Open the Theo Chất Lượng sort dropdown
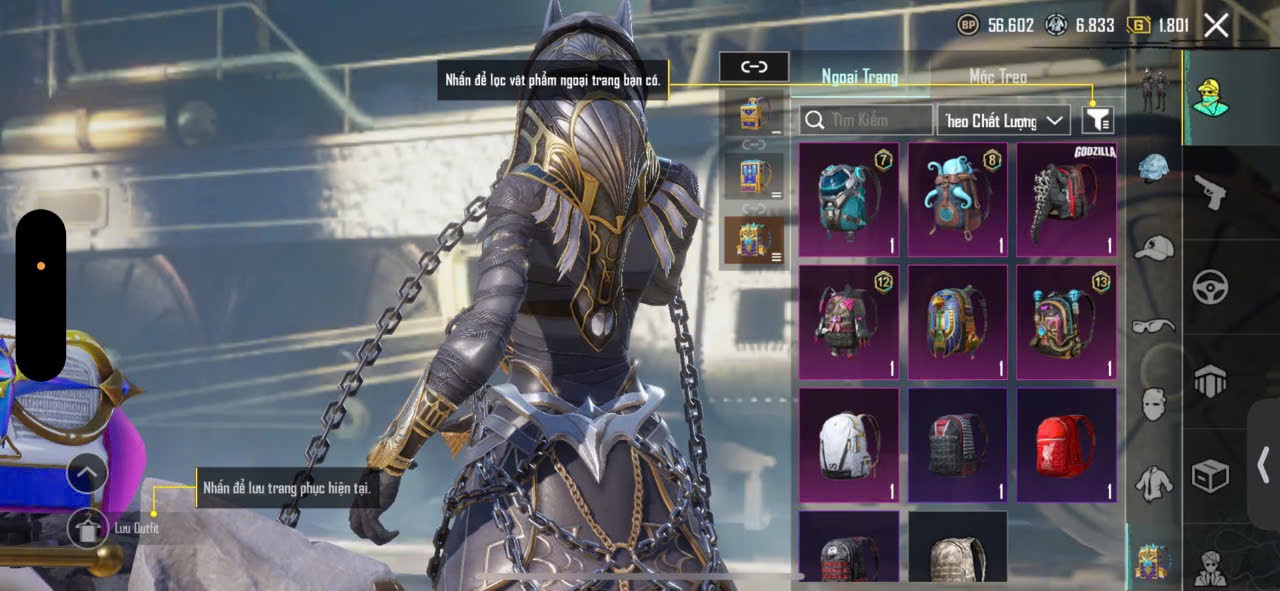This screenshot has height=591, width=1280. coord(1004,120)
